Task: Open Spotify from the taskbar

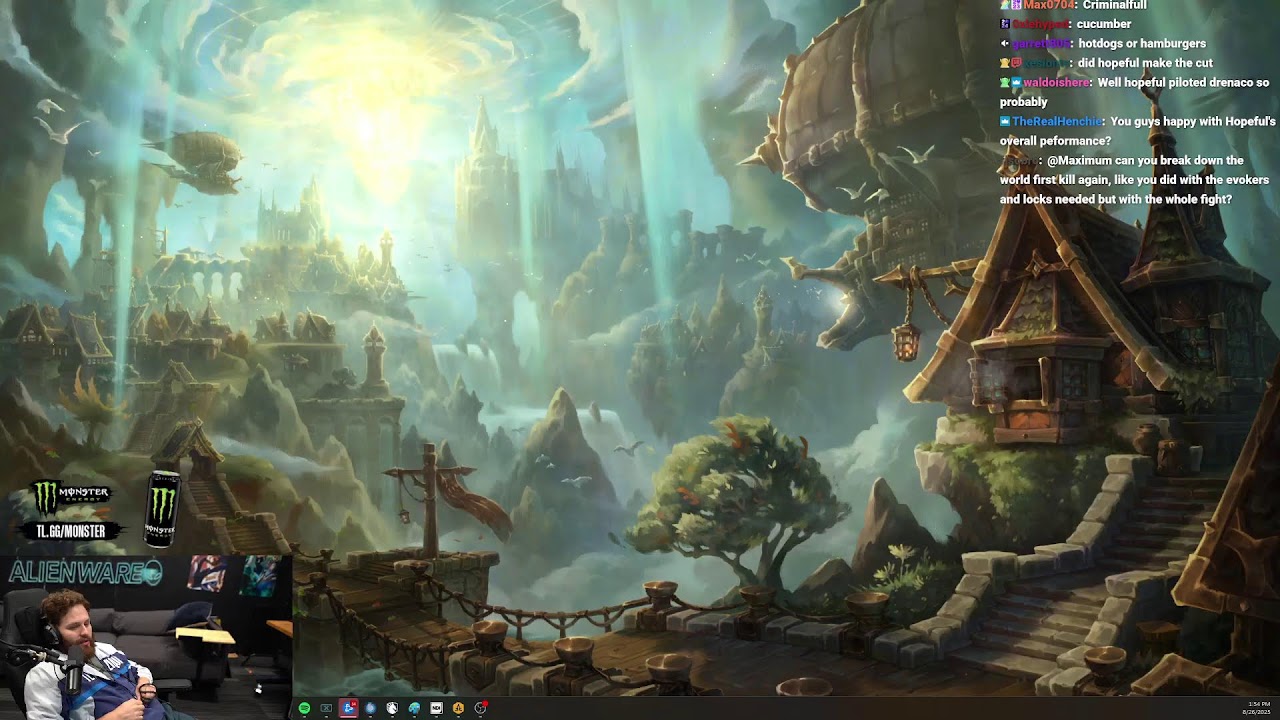Action: 304,708
